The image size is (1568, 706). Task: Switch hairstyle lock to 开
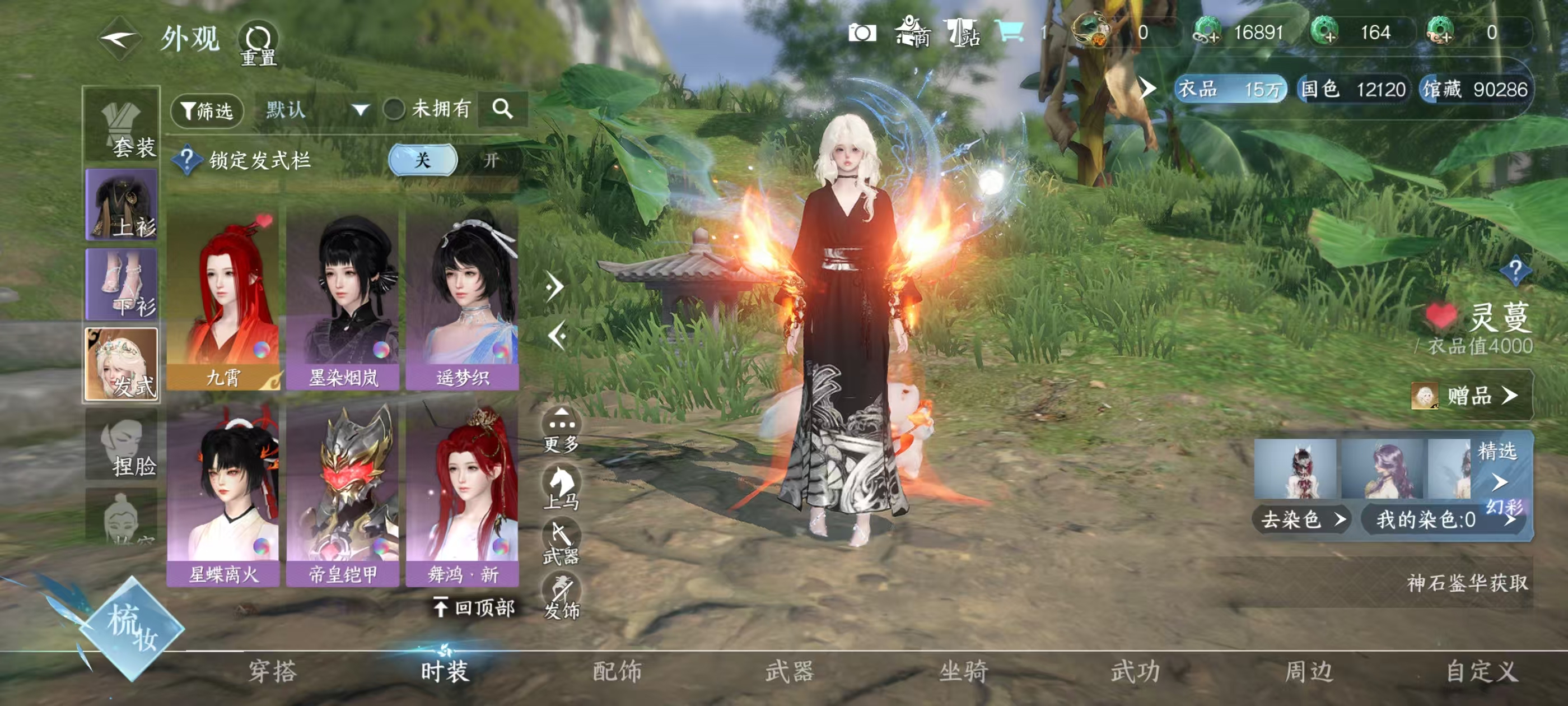click(491, 161)
